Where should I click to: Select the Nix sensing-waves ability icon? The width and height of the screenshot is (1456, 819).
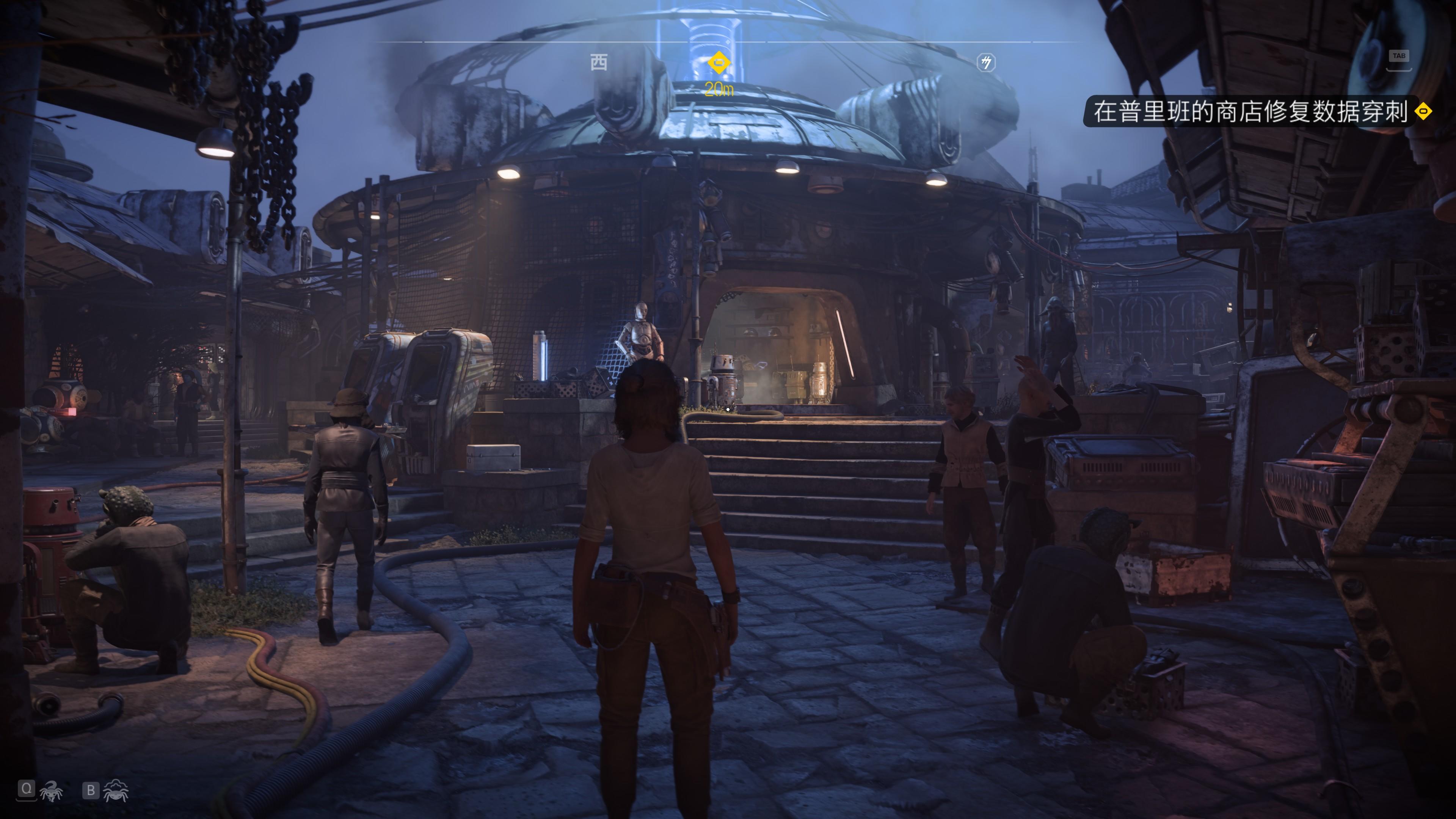pos(116,790)
